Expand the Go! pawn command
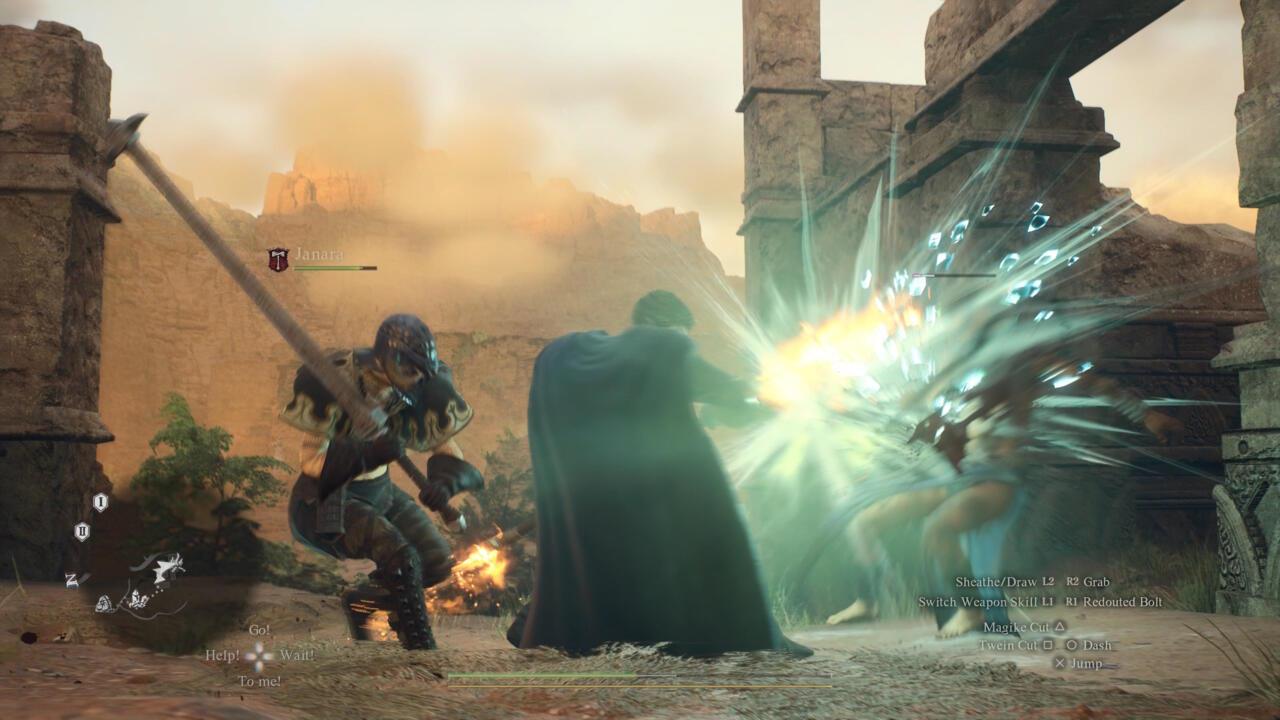This screenshot has height=720, width=1280. [x=259, y=630]
